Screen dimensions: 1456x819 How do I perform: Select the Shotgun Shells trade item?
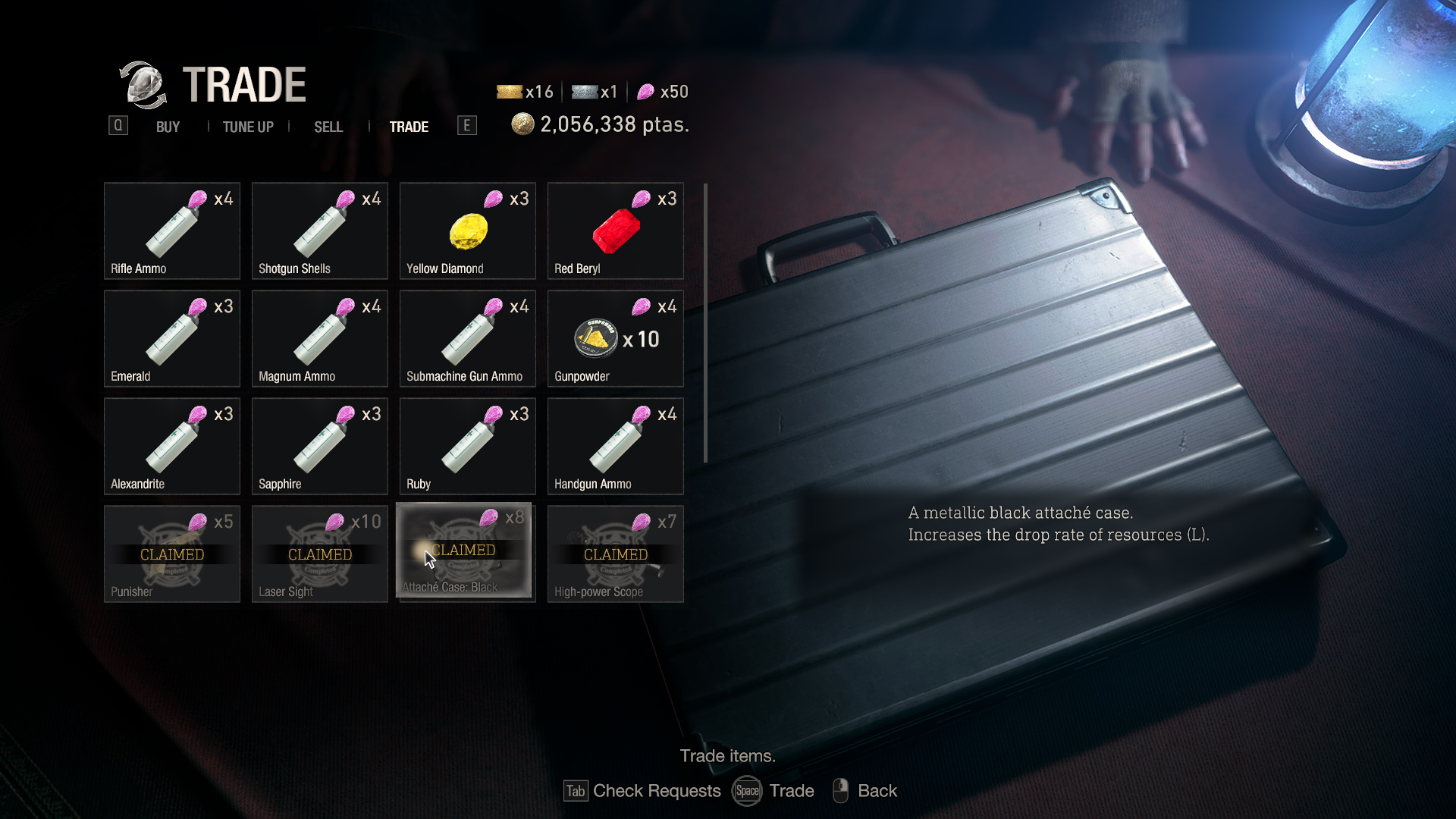(x=319, y=231)
